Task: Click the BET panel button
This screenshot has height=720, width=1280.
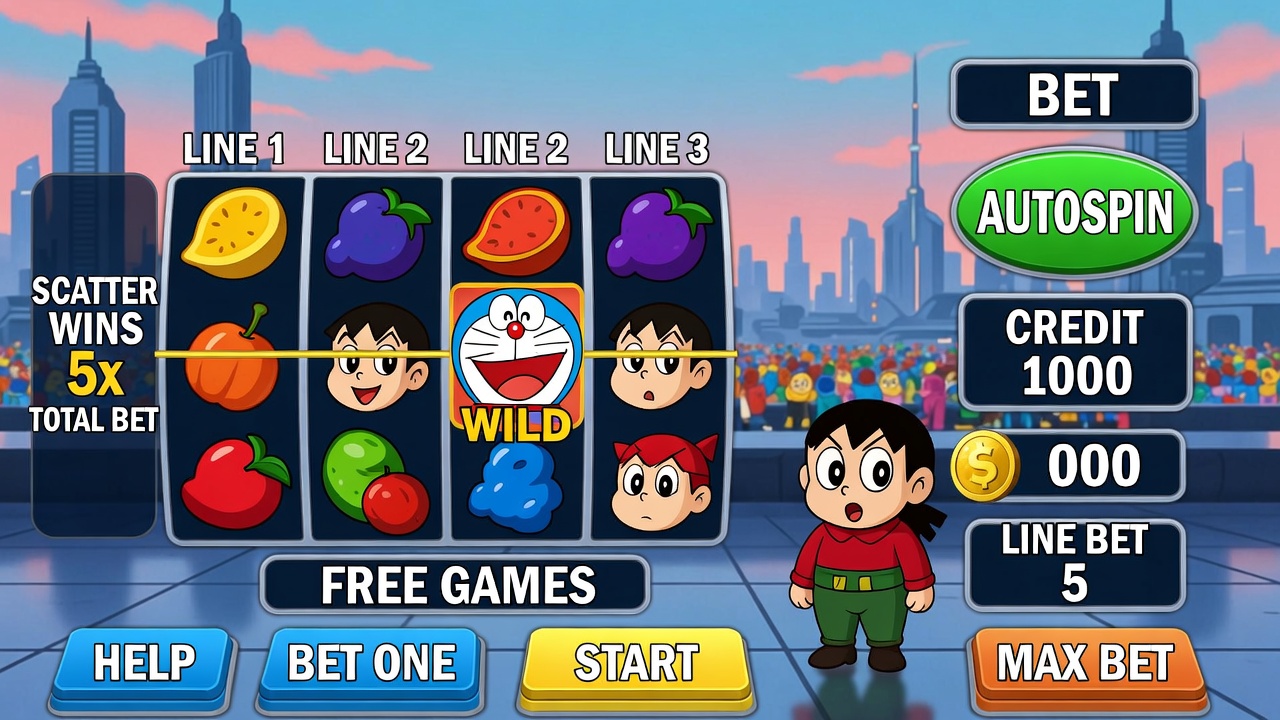Action: 1073,95
